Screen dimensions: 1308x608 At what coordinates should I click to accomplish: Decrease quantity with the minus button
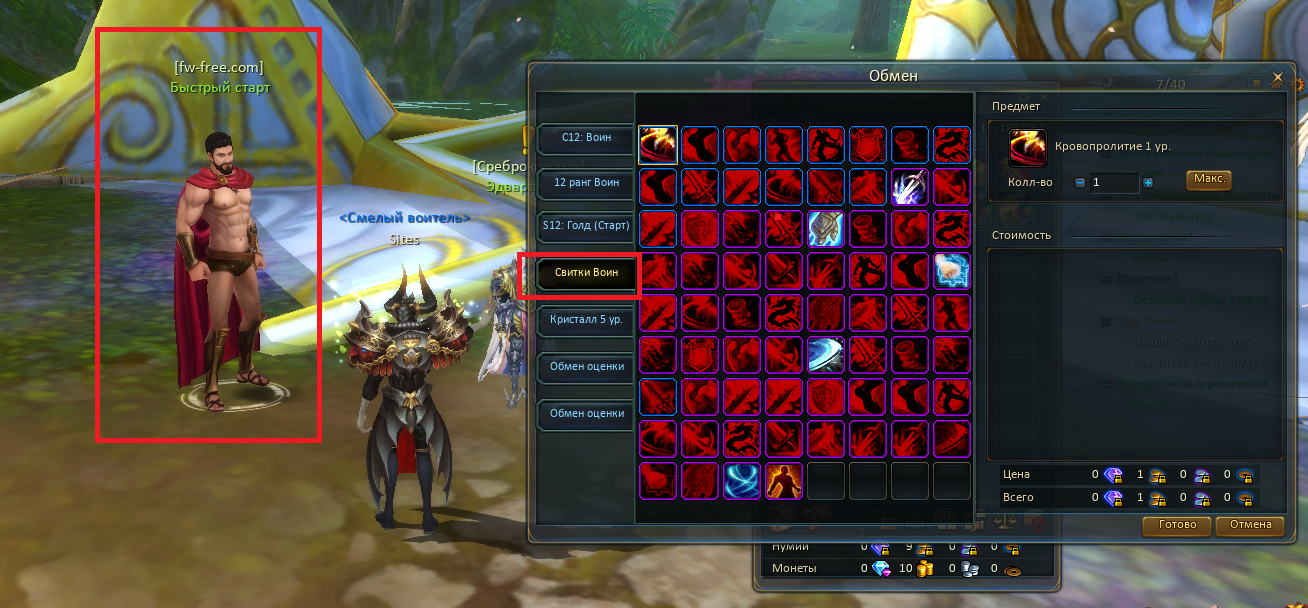coord(1079,183)
